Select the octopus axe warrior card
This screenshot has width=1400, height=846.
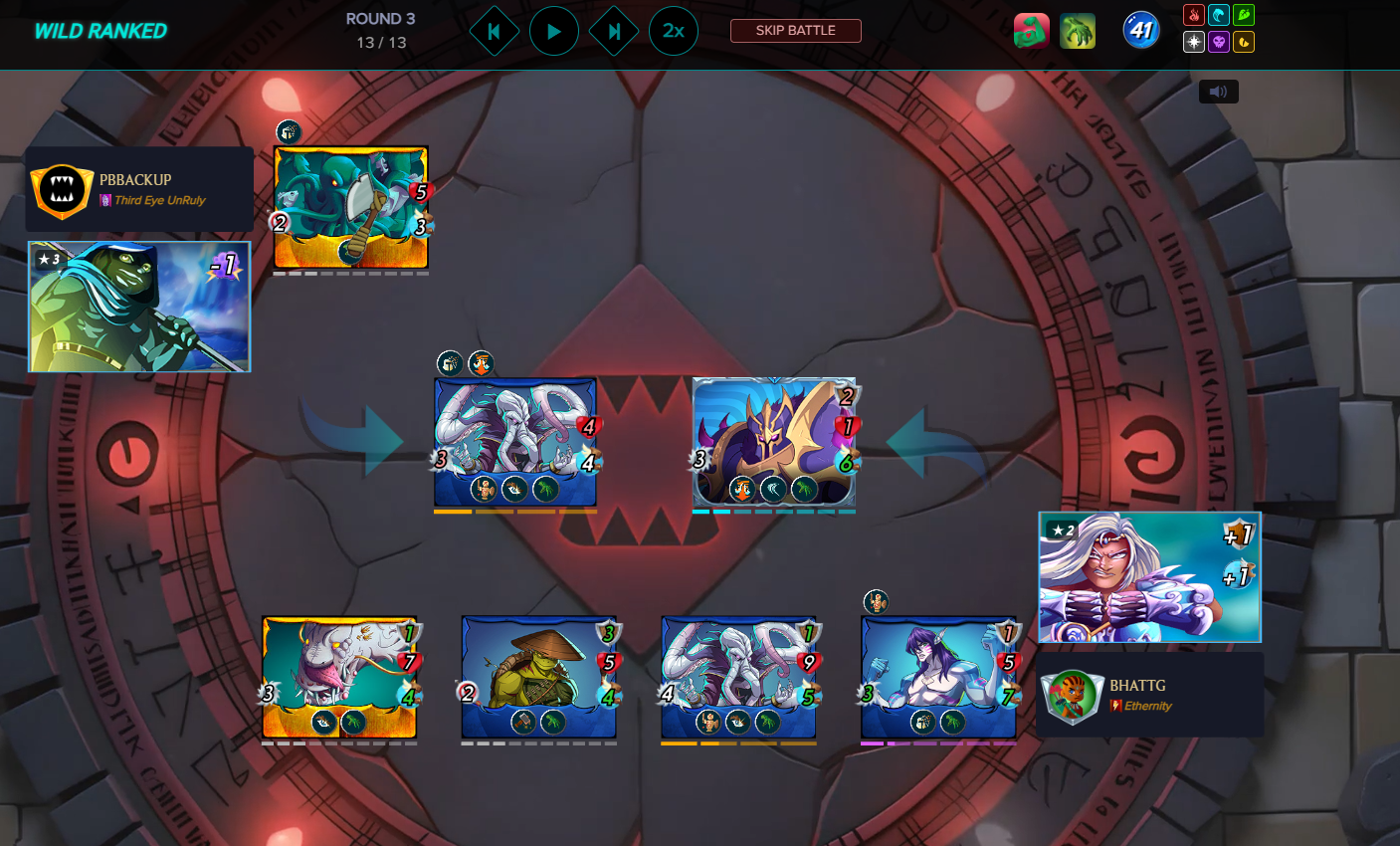tap(350, 207)
